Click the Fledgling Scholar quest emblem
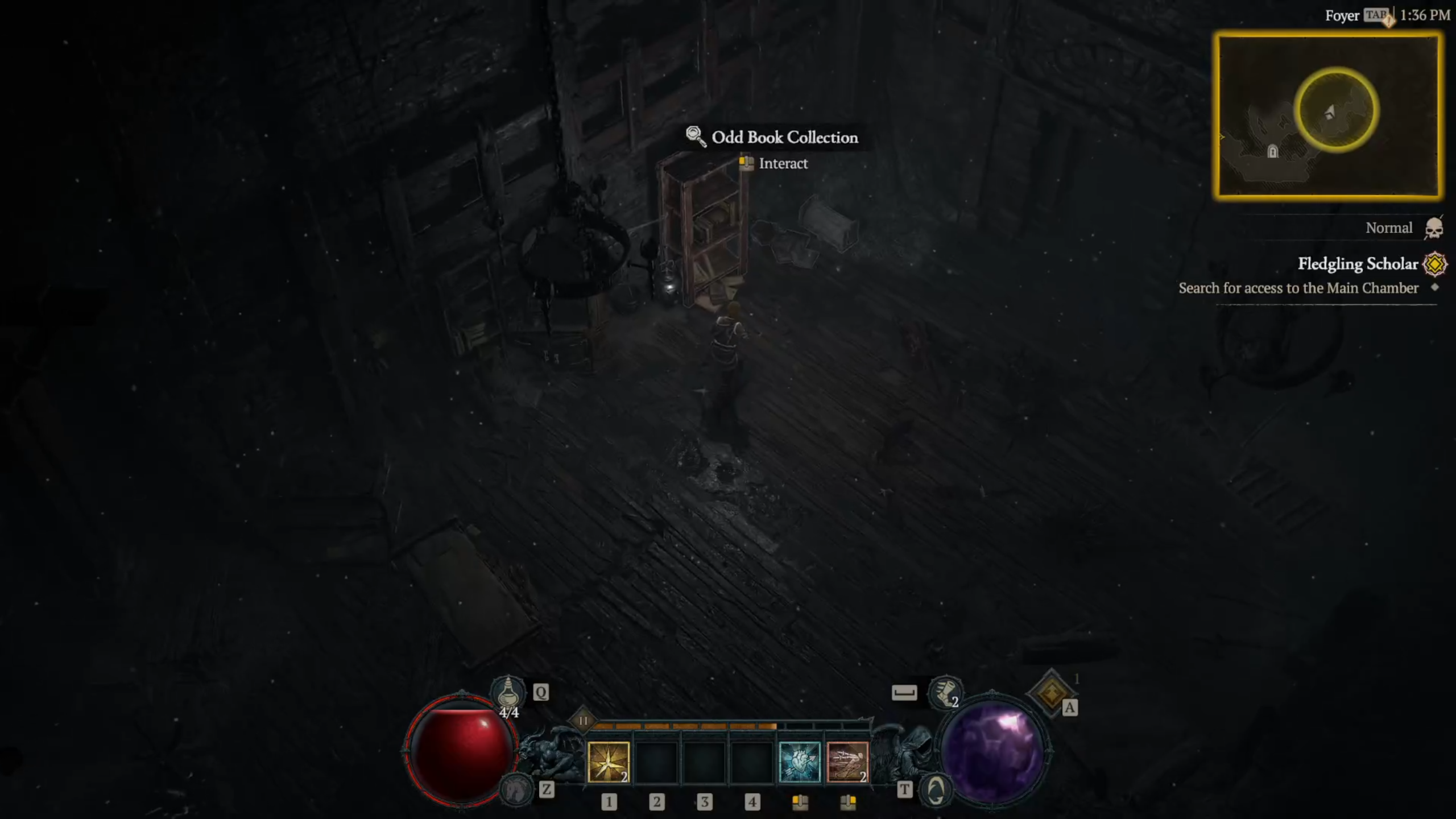 point(1435,264)
